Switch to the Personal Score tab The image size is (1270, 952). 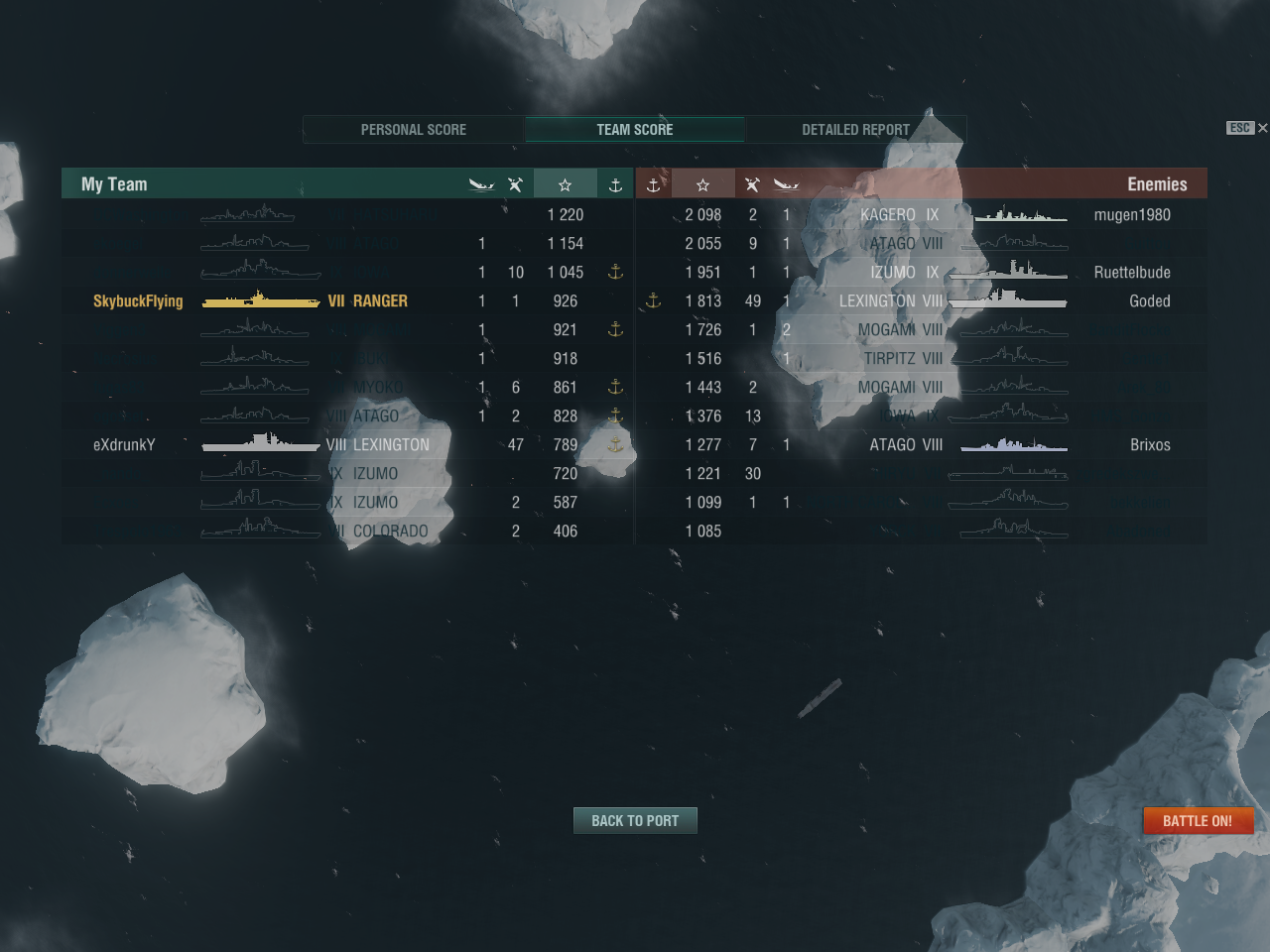point(414,130)
